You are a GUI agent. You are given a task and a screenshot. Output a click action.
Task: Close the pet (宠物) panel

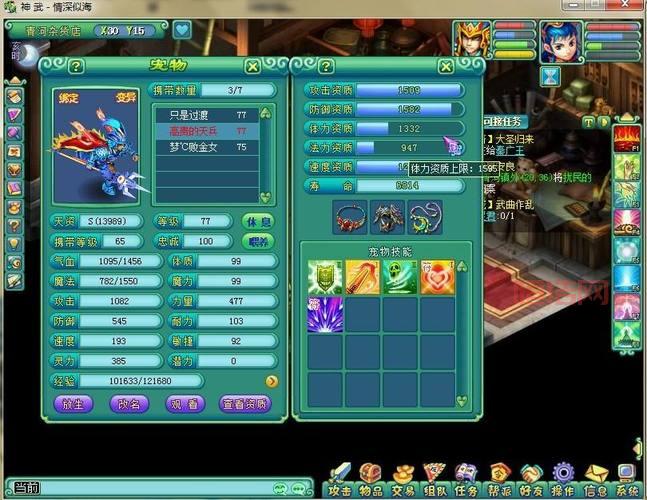253,66
